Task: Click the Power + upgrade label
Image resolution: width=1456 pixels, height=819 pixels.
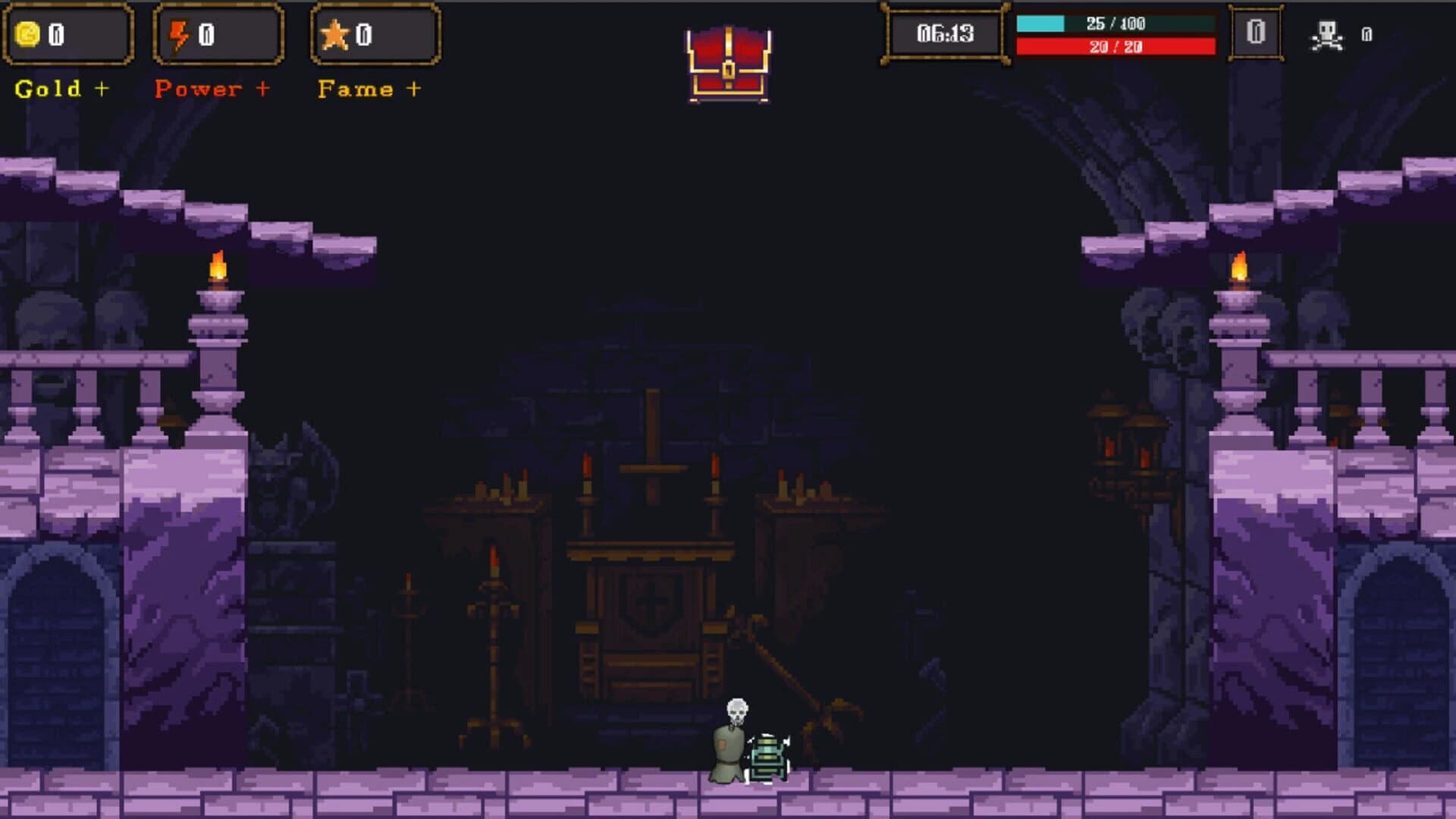Action: 212,89
